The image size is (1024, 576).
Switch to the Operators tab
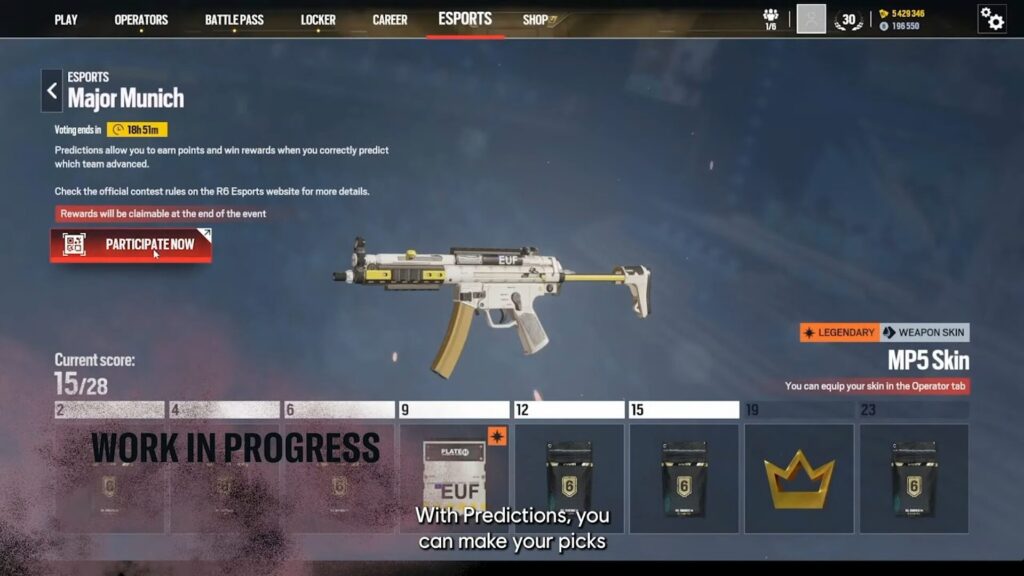coord(141,20)
